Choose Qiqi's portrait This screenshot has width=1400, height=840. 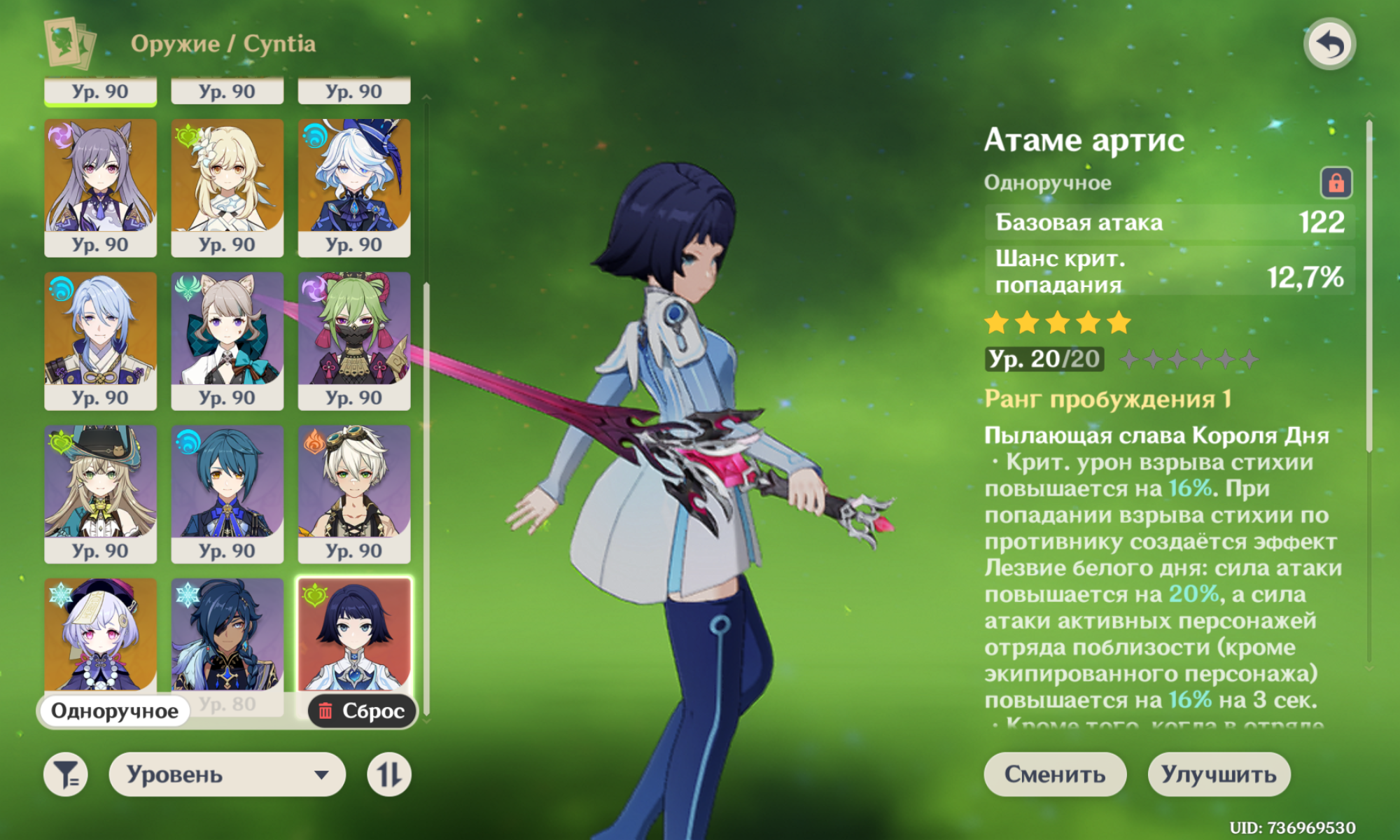pos(101,633)
